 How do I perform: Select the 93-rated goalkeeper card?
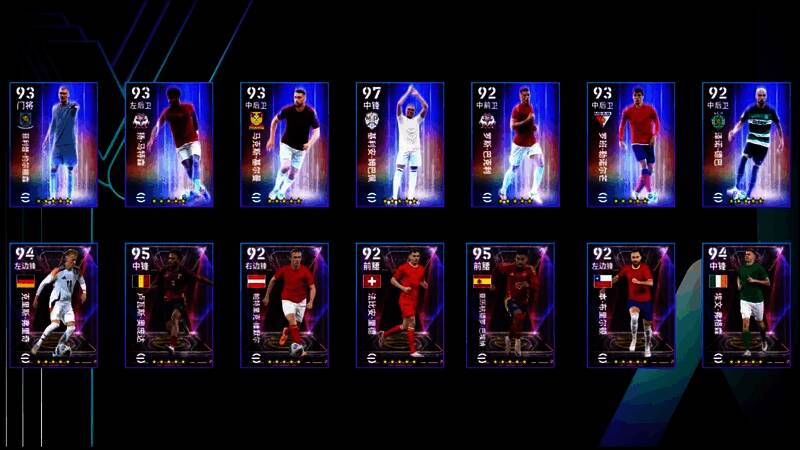click(x=53, y=145)
